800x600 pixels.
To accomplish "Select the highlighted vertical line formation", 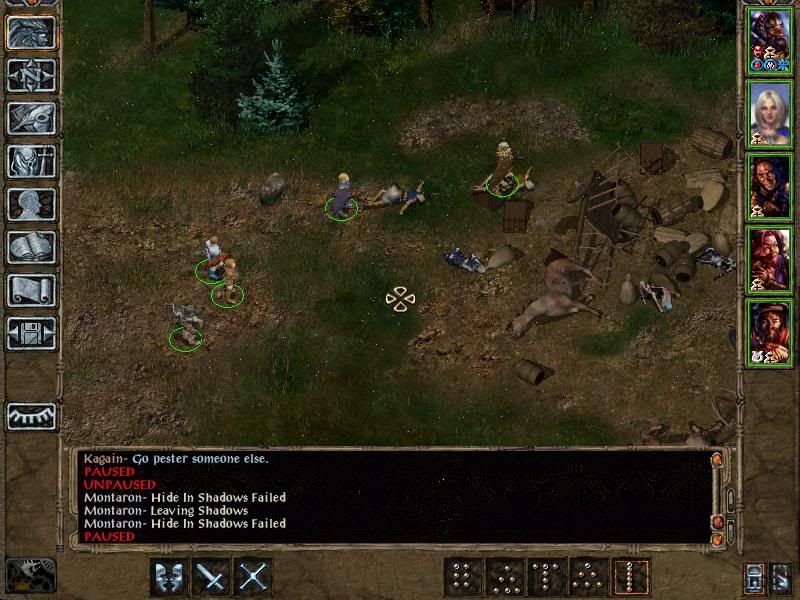I will click(632, 577).
